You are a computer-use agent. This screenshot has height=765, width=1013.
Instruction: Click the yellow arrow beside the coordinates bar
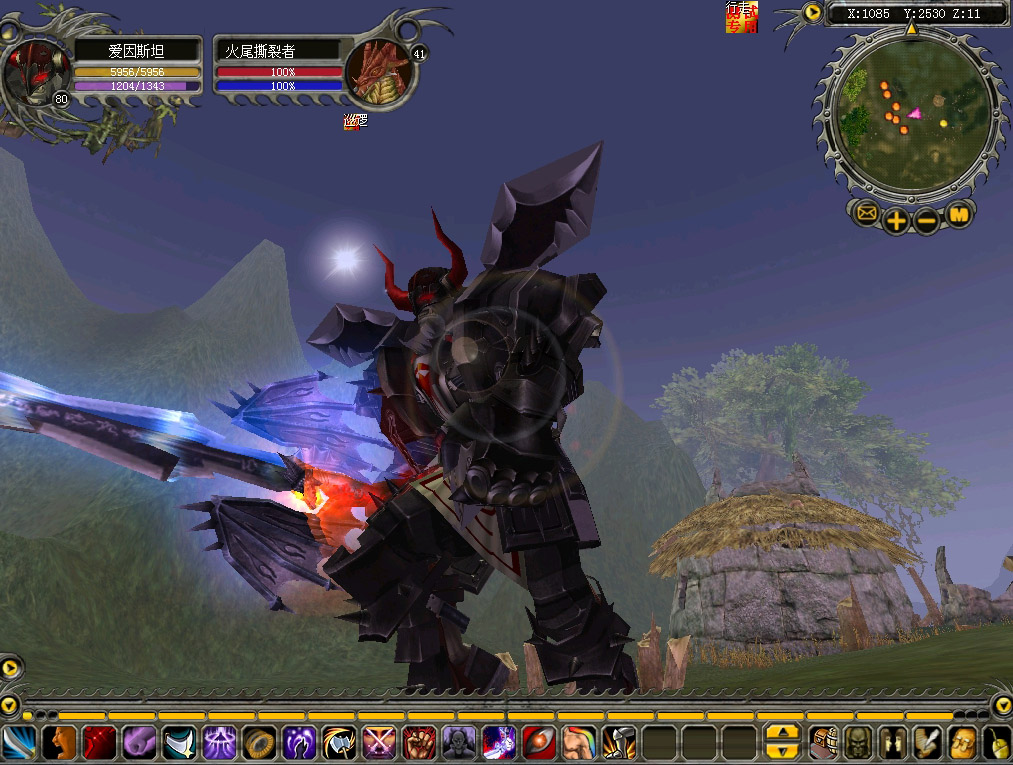813,13
